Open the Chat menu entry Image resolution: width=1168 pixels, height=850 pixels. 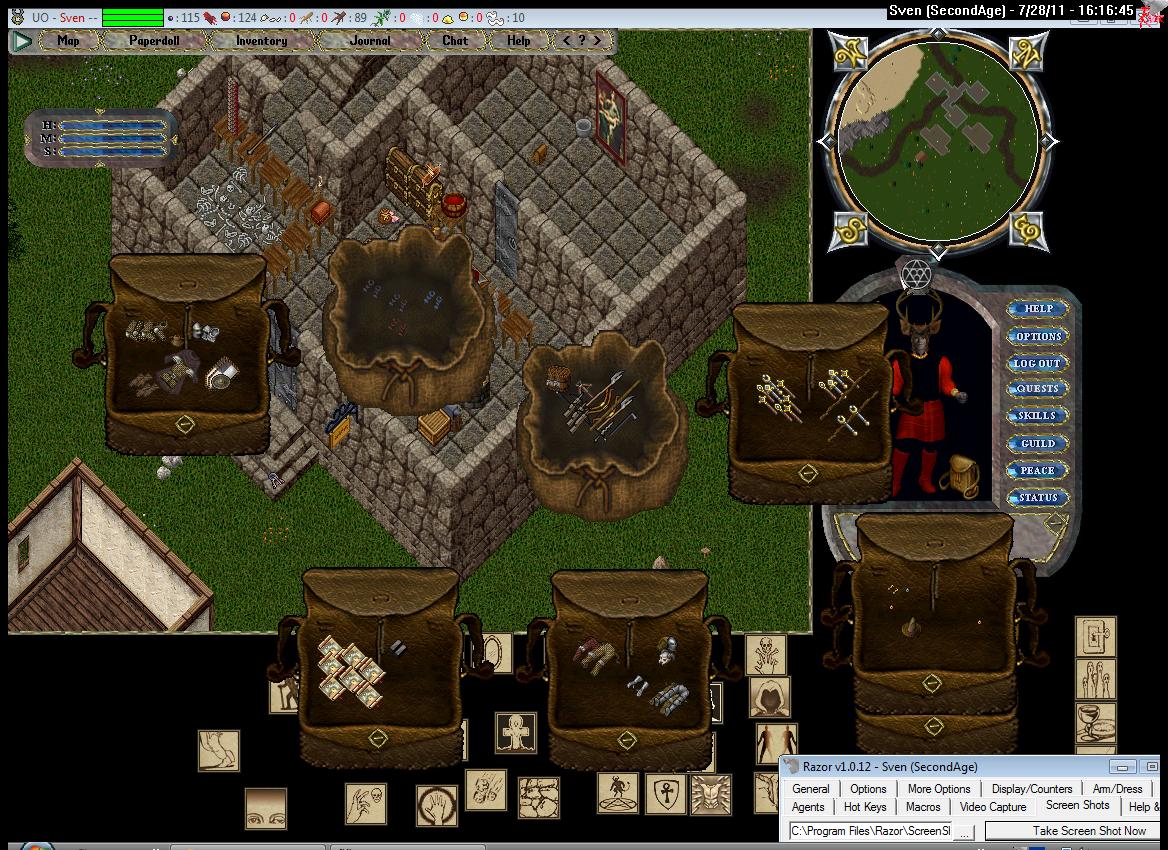[455, 41]
